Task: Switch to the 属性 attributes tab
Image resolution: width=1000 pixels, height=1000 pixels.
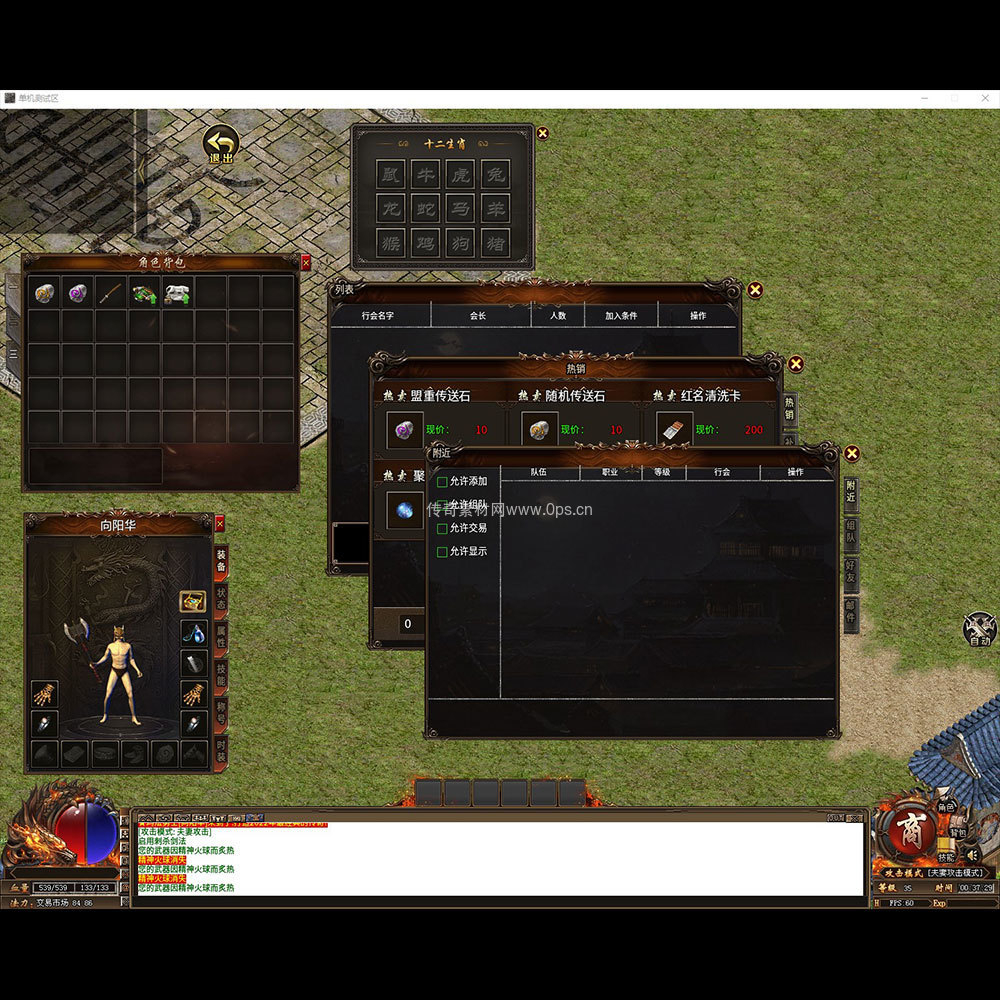Action: [x=220, y=637]
